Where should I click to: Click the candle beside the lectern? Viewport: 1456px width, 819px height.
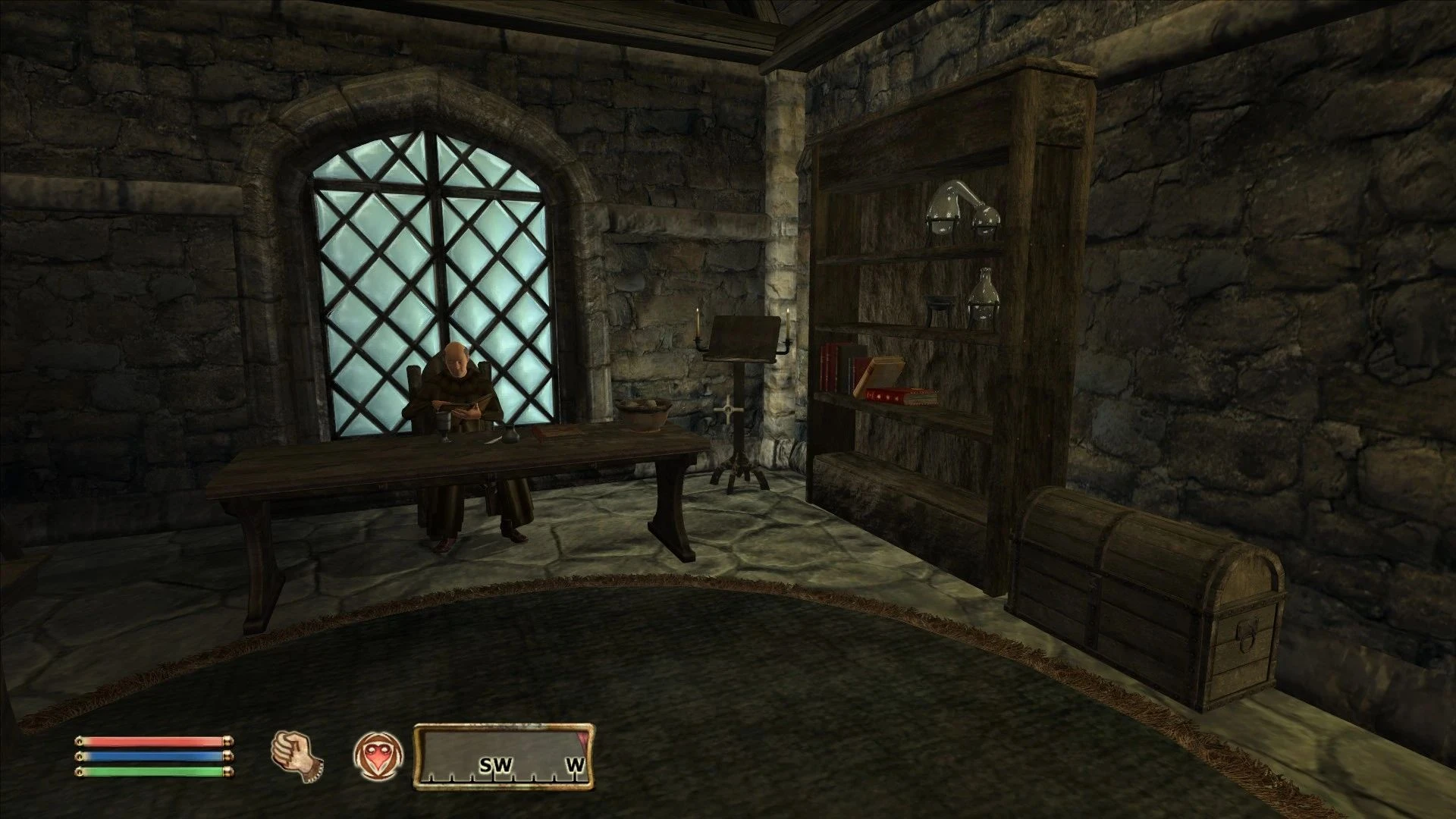pos(698,322)
